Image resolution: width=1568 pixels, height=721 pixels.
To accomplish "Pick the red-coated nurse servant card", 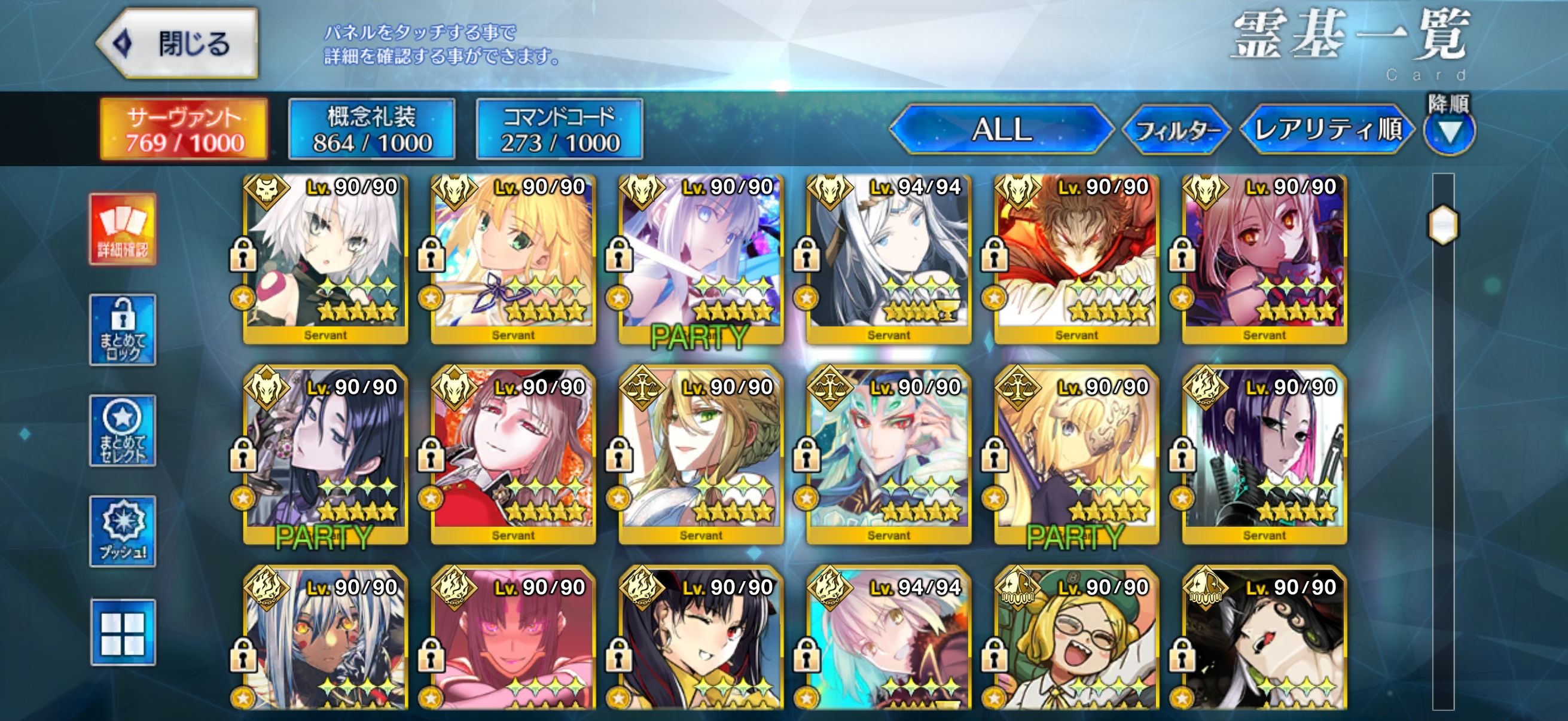I will (513, 455).
